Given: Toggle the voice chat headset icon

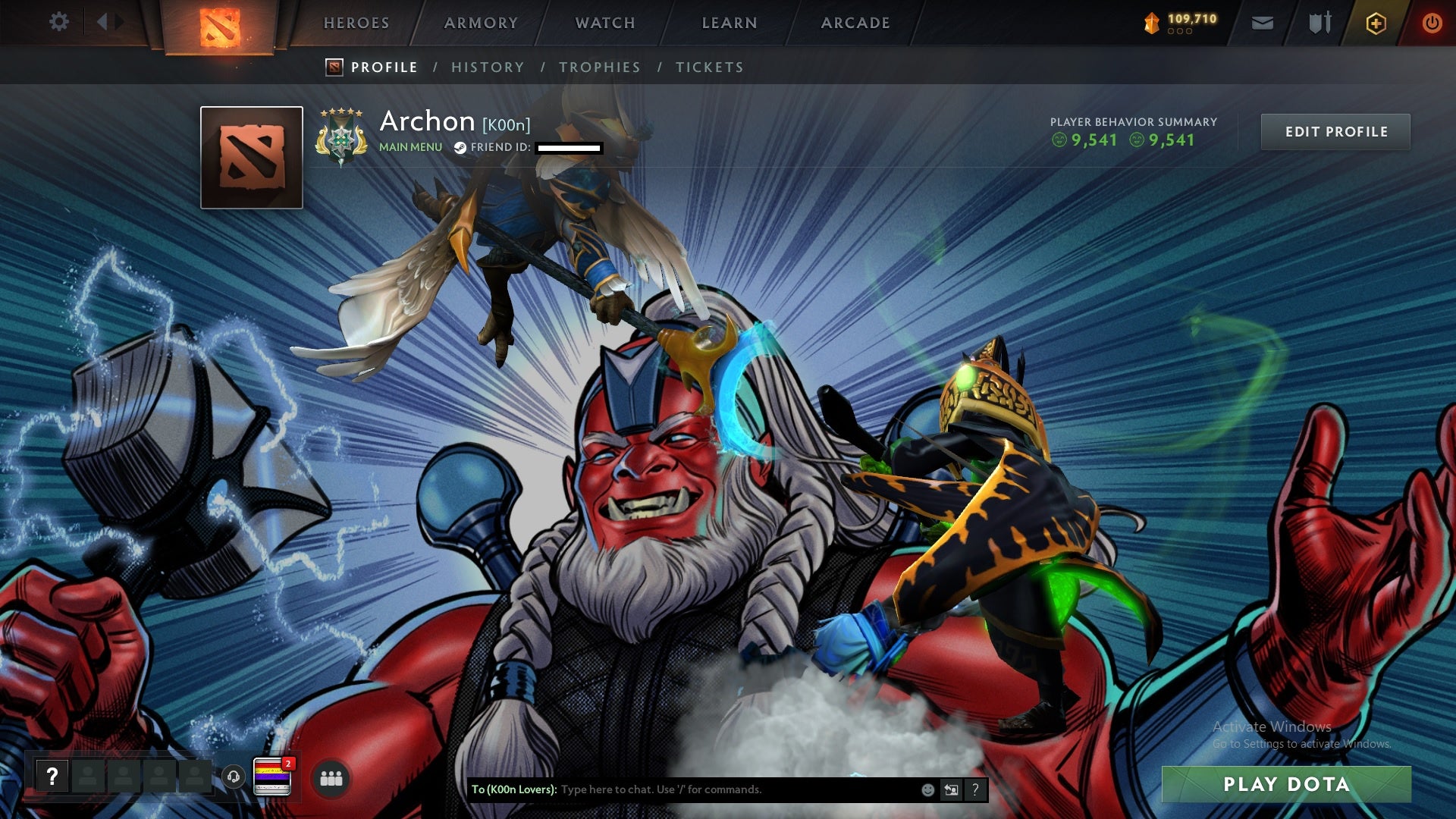Looking at the screenshot, I should (x=233, y=777).
